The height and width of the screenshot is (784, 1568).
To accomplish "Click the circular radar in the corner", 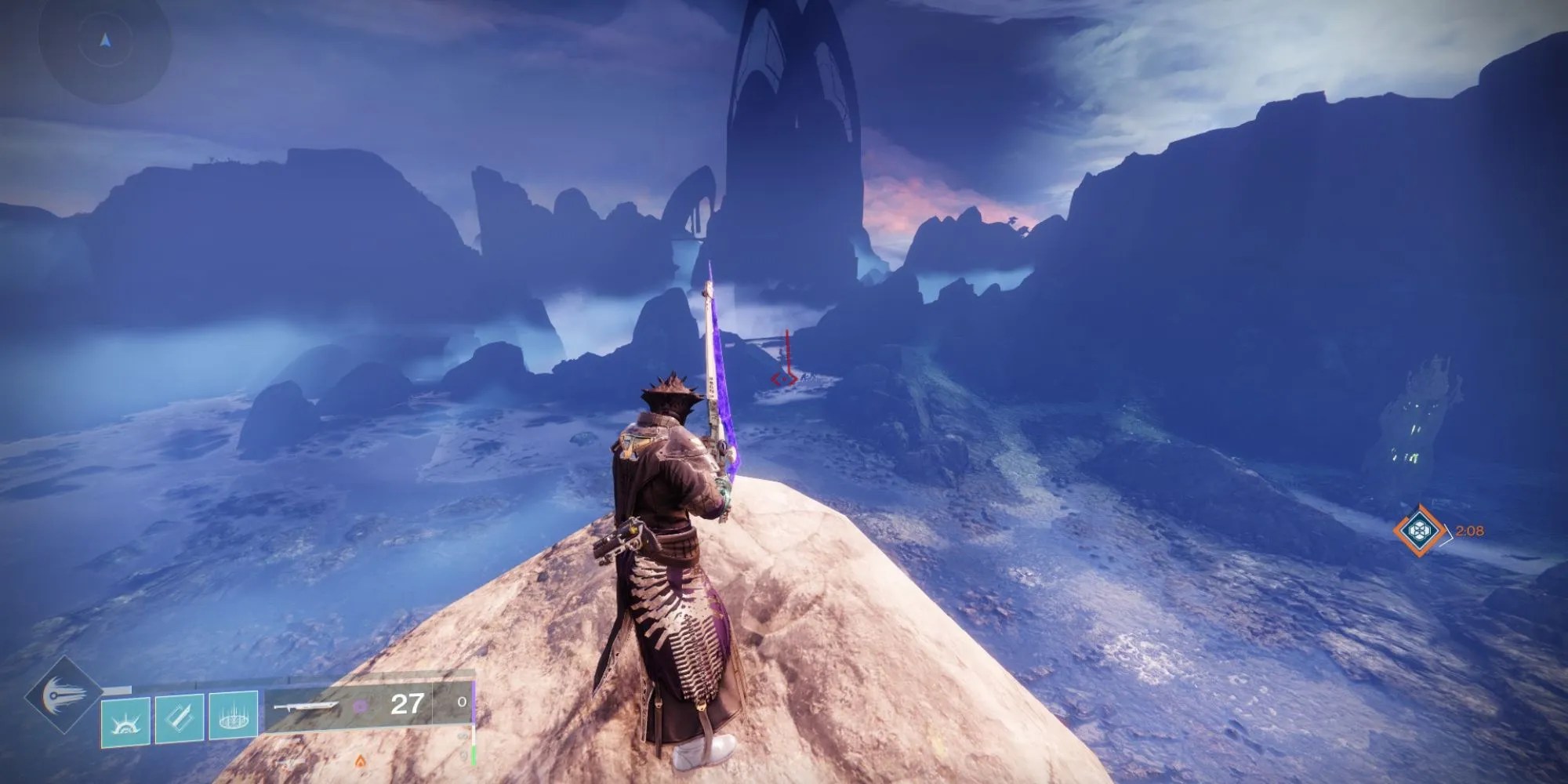I will tap(104, 41).
